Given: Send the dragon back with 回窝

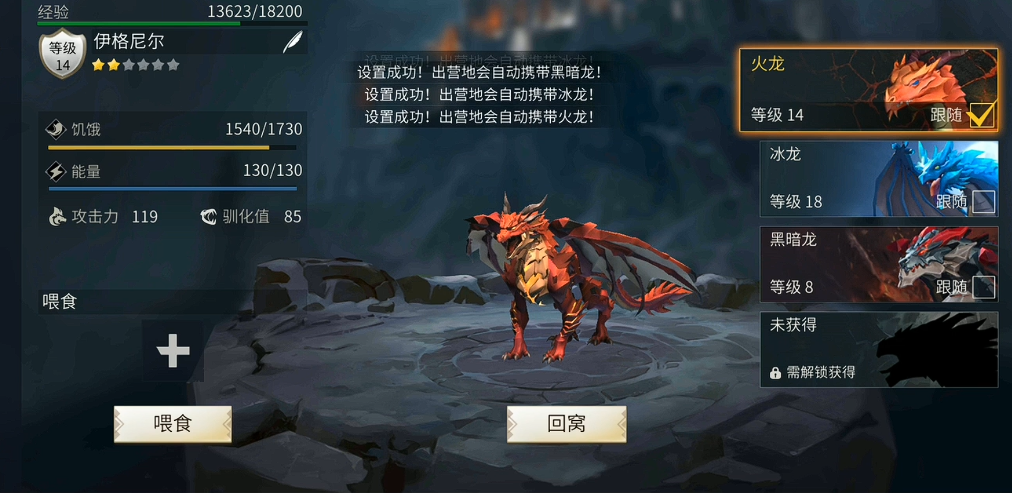Looking at the screenshot, I should [x=566, y=424].
